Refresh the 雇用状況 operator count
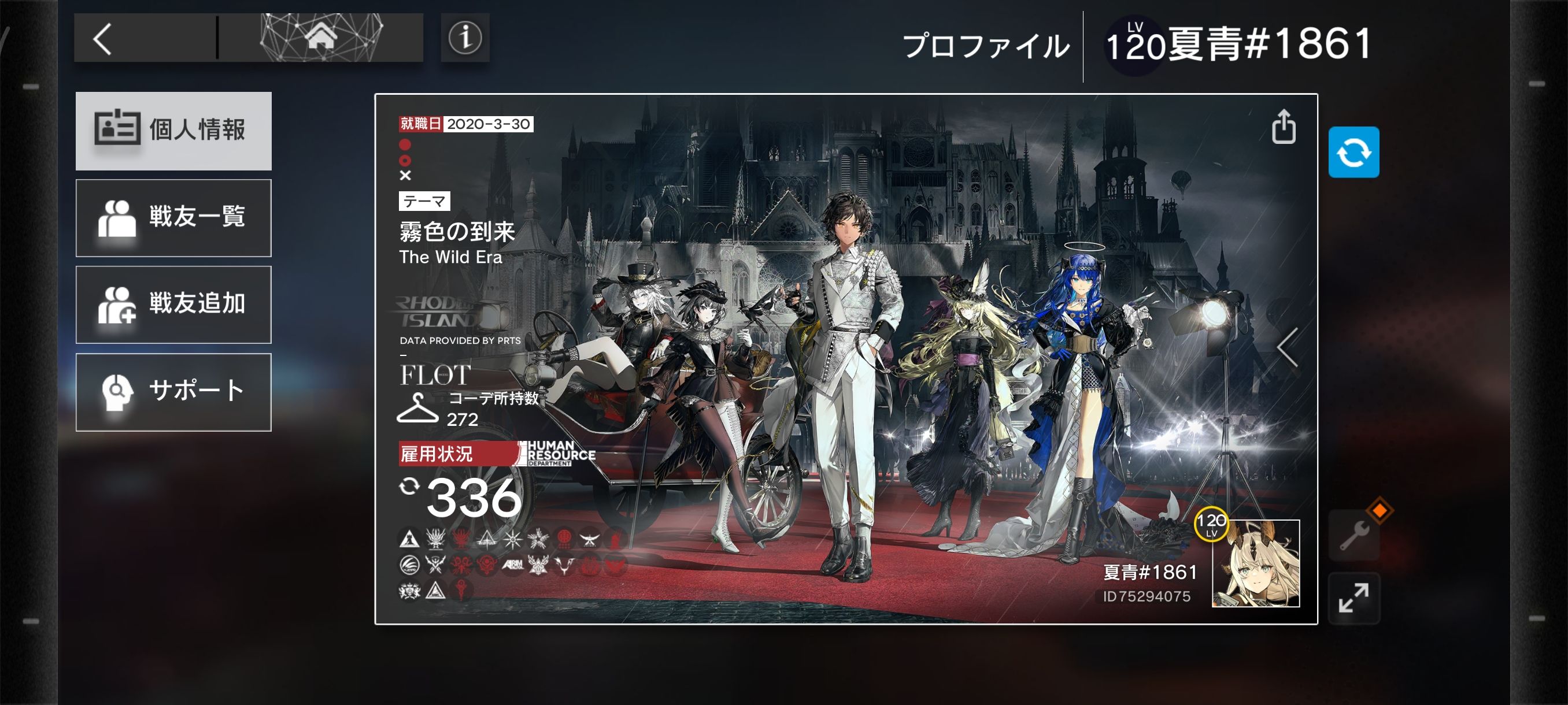The width and height of the screenshot is (1568, 705). (x=409, y=486)
